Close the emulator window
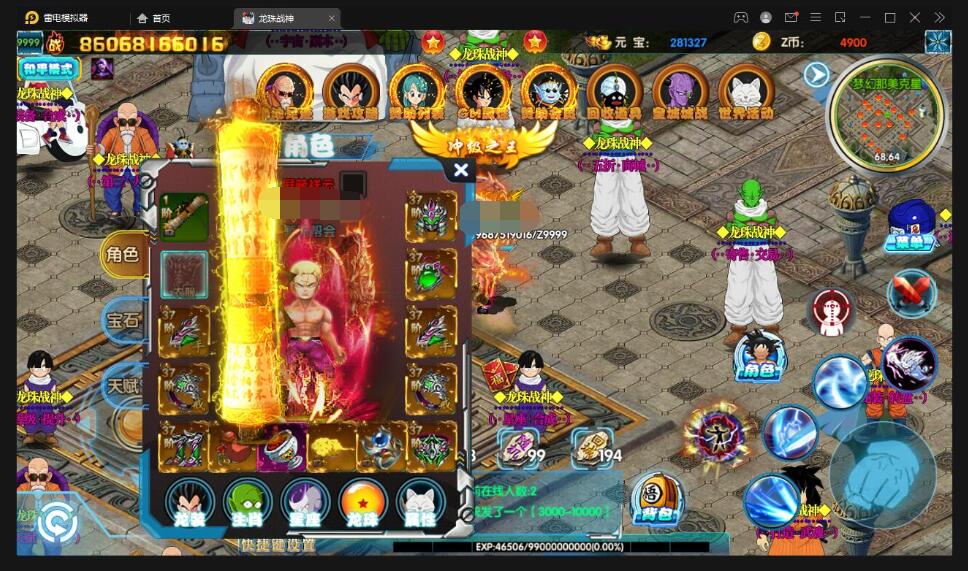This screenshot has width=968, height=571. click(914, 17)
